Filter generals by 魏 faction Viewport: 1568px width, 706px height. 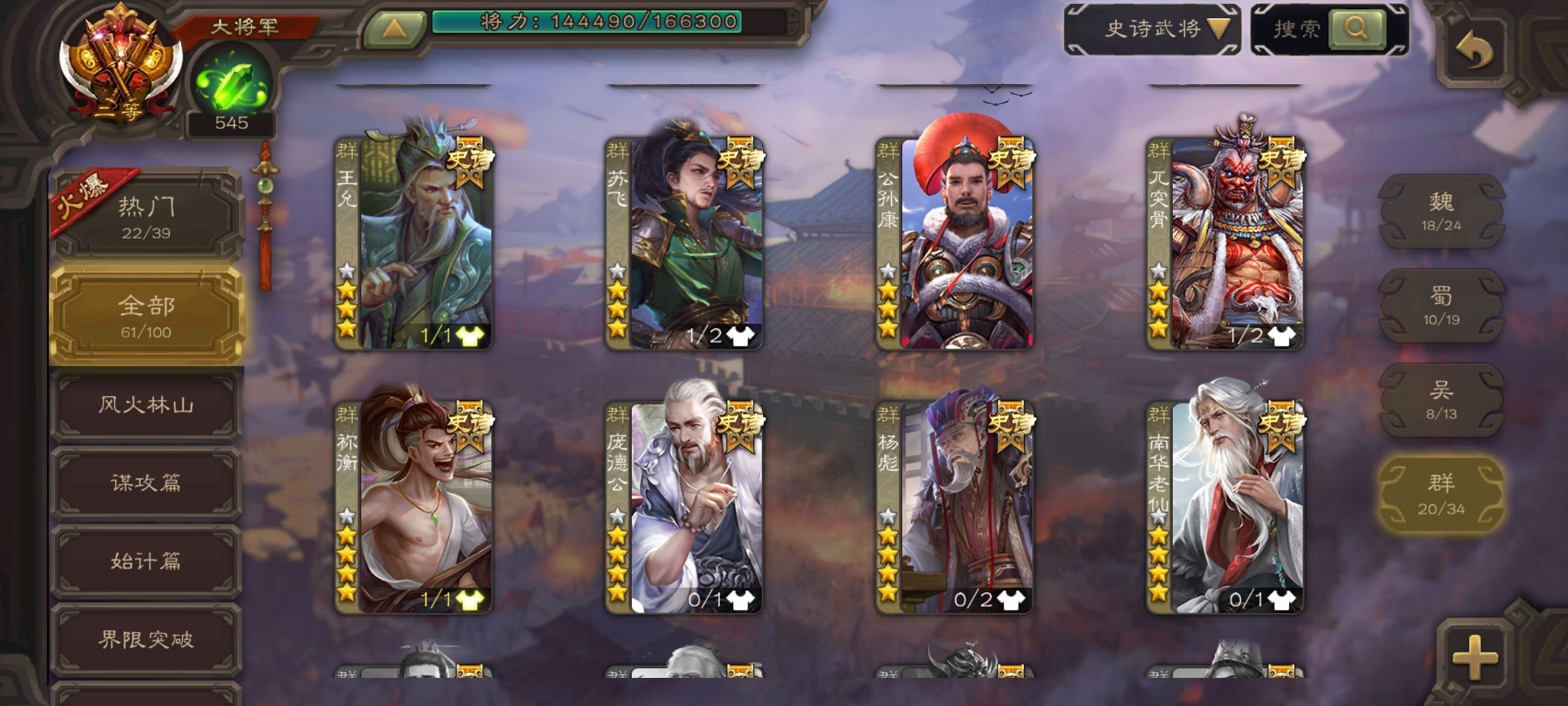[1441, 210]
